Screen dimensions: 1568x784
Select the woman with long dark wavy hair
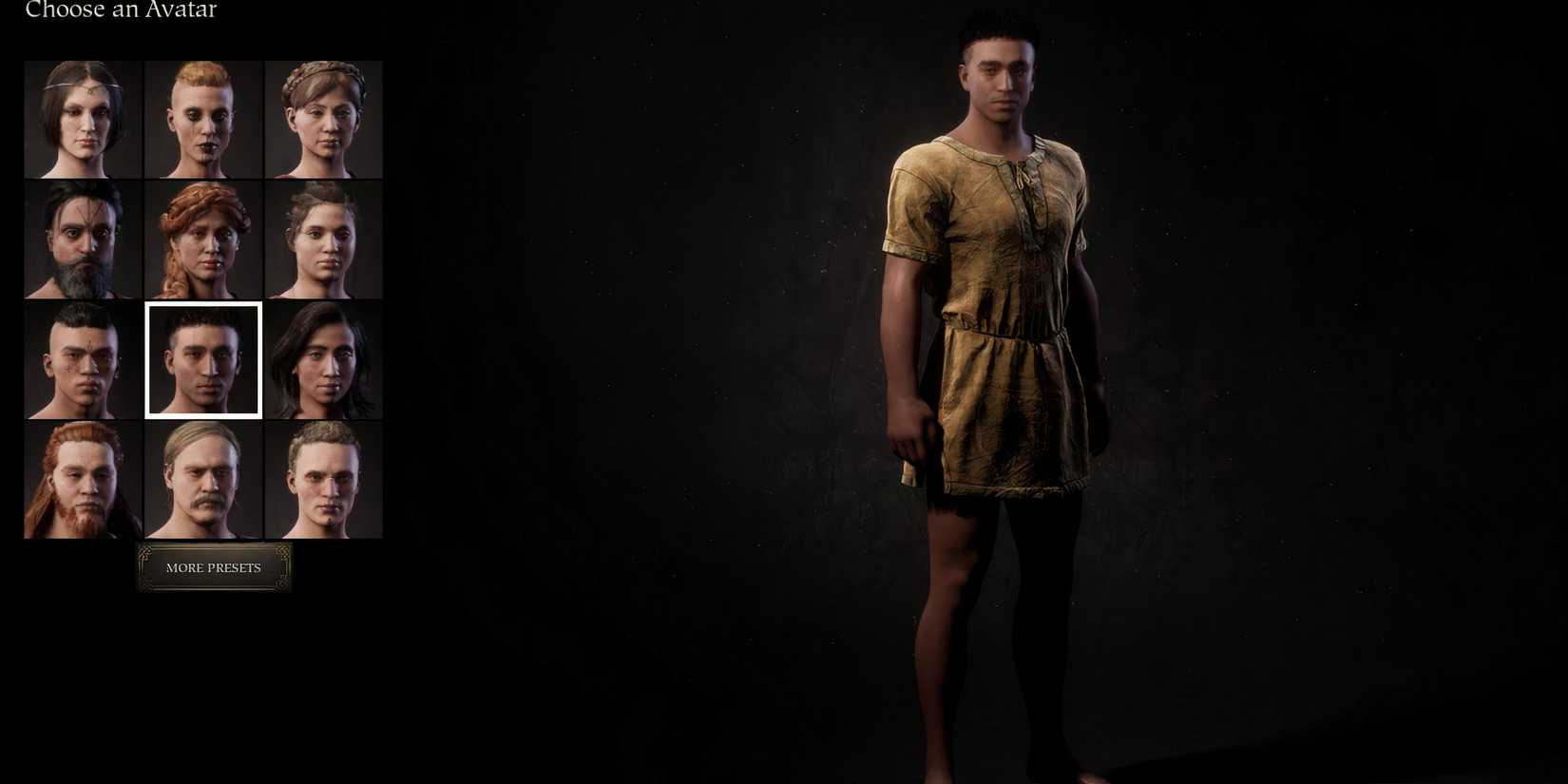323,359
